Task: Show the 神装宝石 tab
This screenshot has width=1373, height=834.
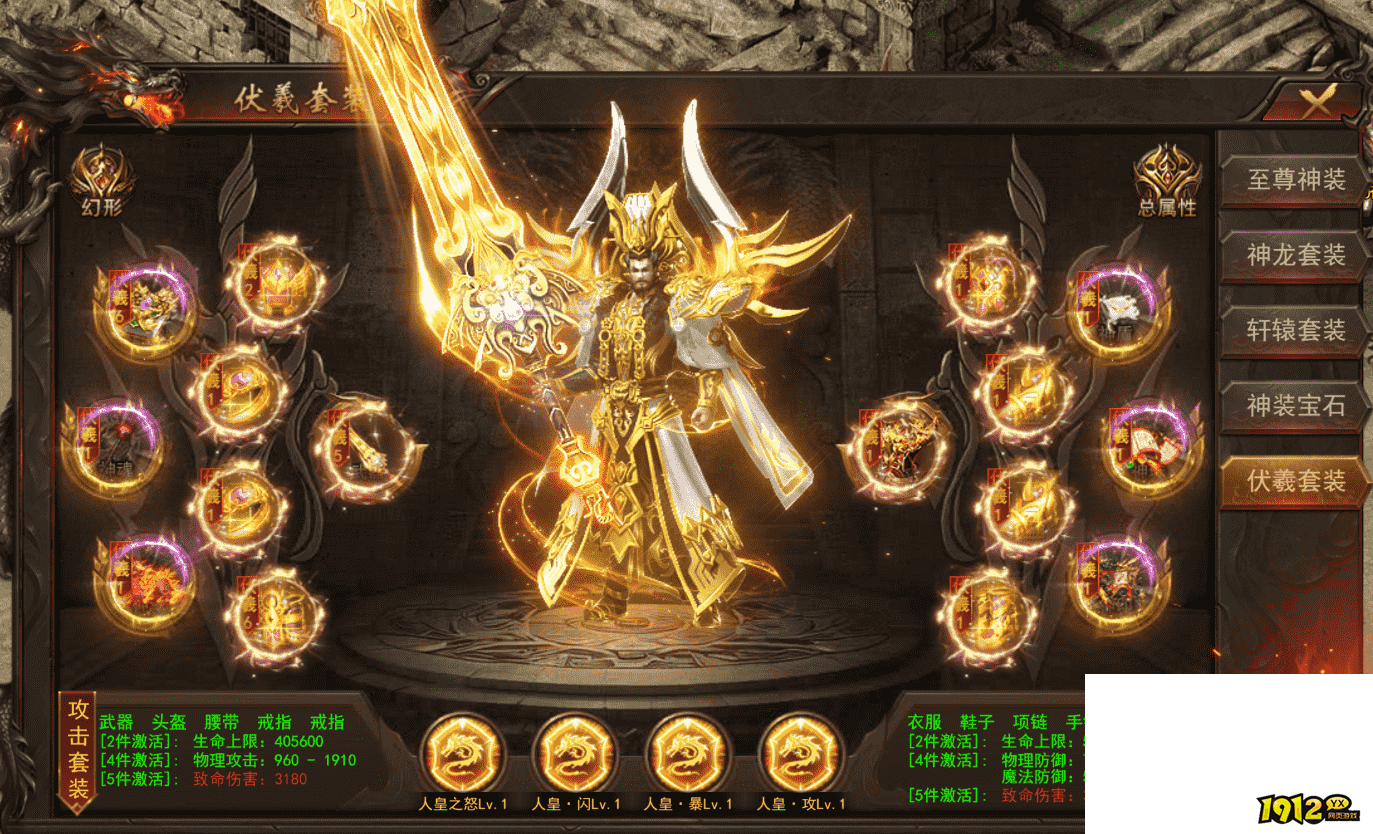Action: coord(1295,405)
